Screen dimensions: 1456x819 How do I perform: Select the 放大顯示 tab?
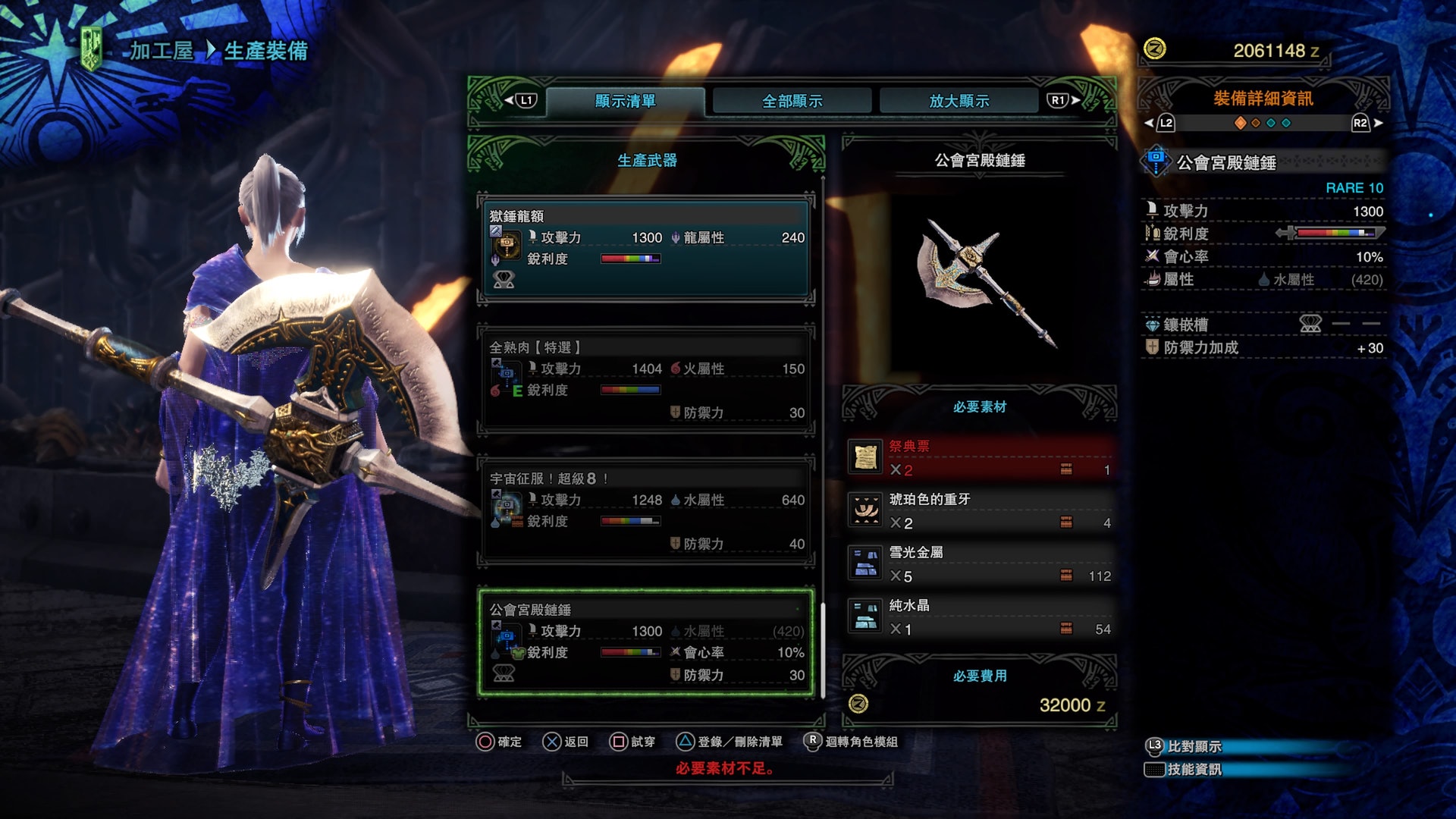(959, 101)
